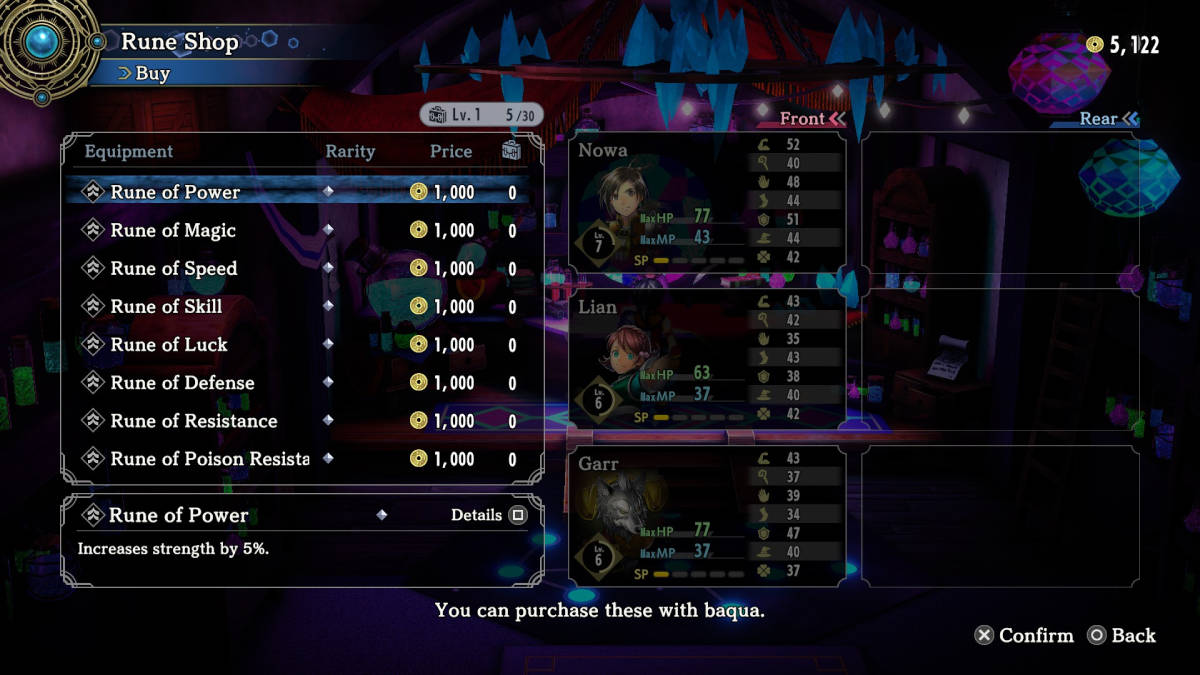The image size is (1200, 675).
Task: Select the Rune of Poison Resistance row
Action: [209, 458]
